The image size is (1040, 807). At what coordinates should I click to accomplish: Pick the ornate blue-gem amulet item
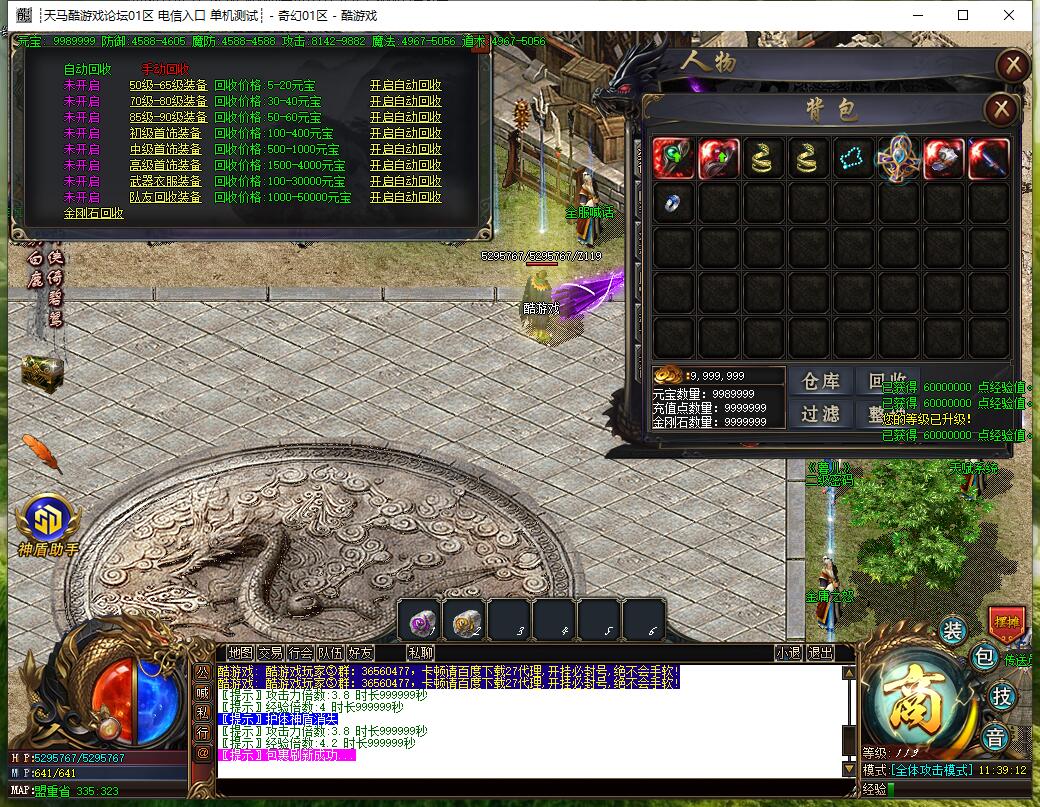[898, 158]
